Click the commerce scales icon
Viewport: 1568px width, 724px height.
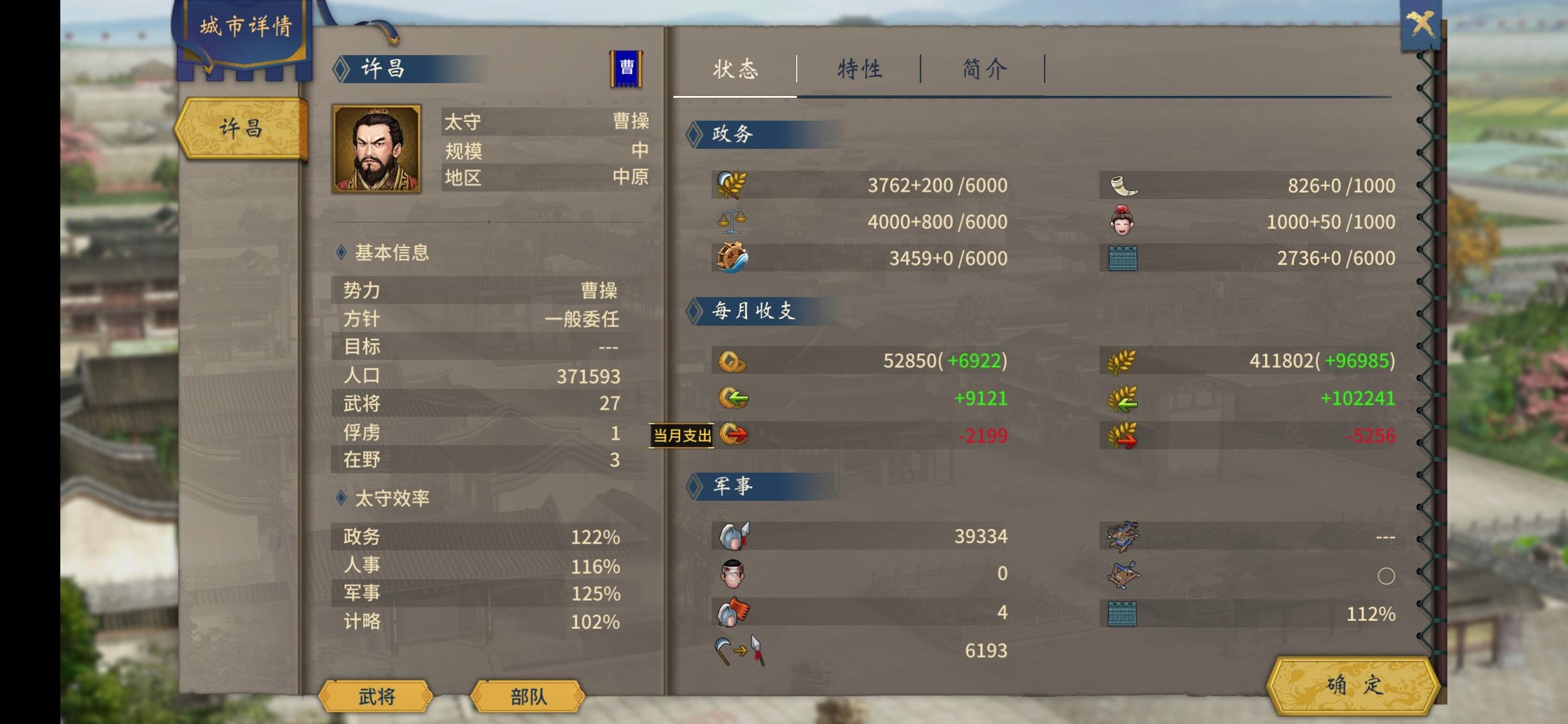click(x=730, y=222)
